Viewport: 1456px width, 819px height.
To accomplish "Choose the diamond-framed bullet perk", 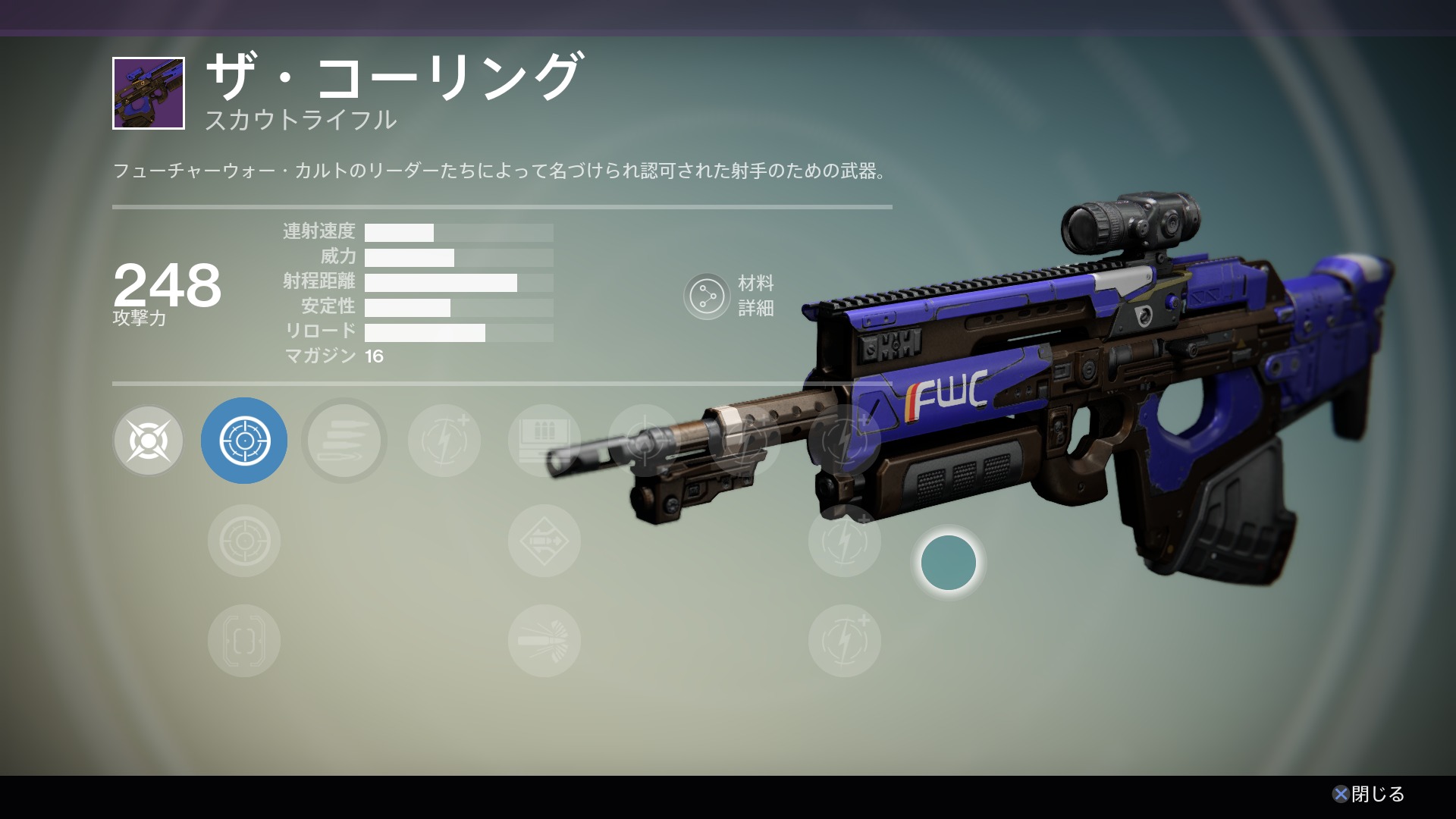I will coord(544,541).
